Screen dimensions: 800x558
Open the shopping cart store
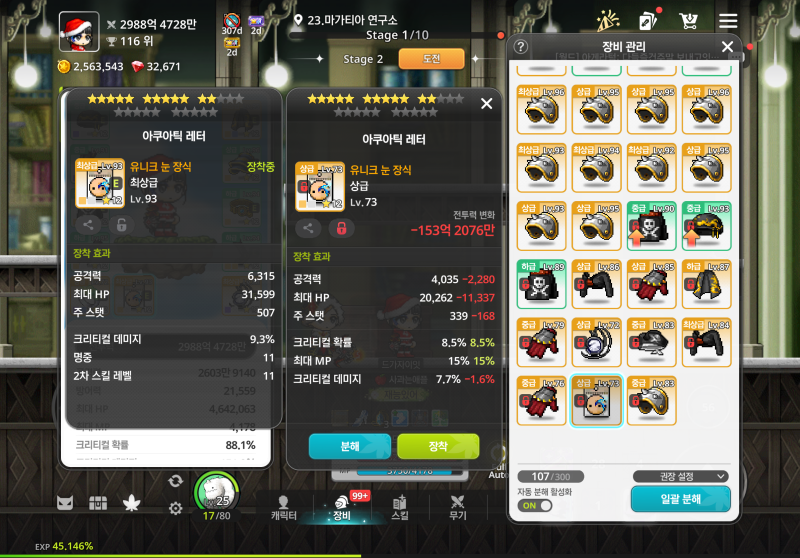click(x=688, y=21)
